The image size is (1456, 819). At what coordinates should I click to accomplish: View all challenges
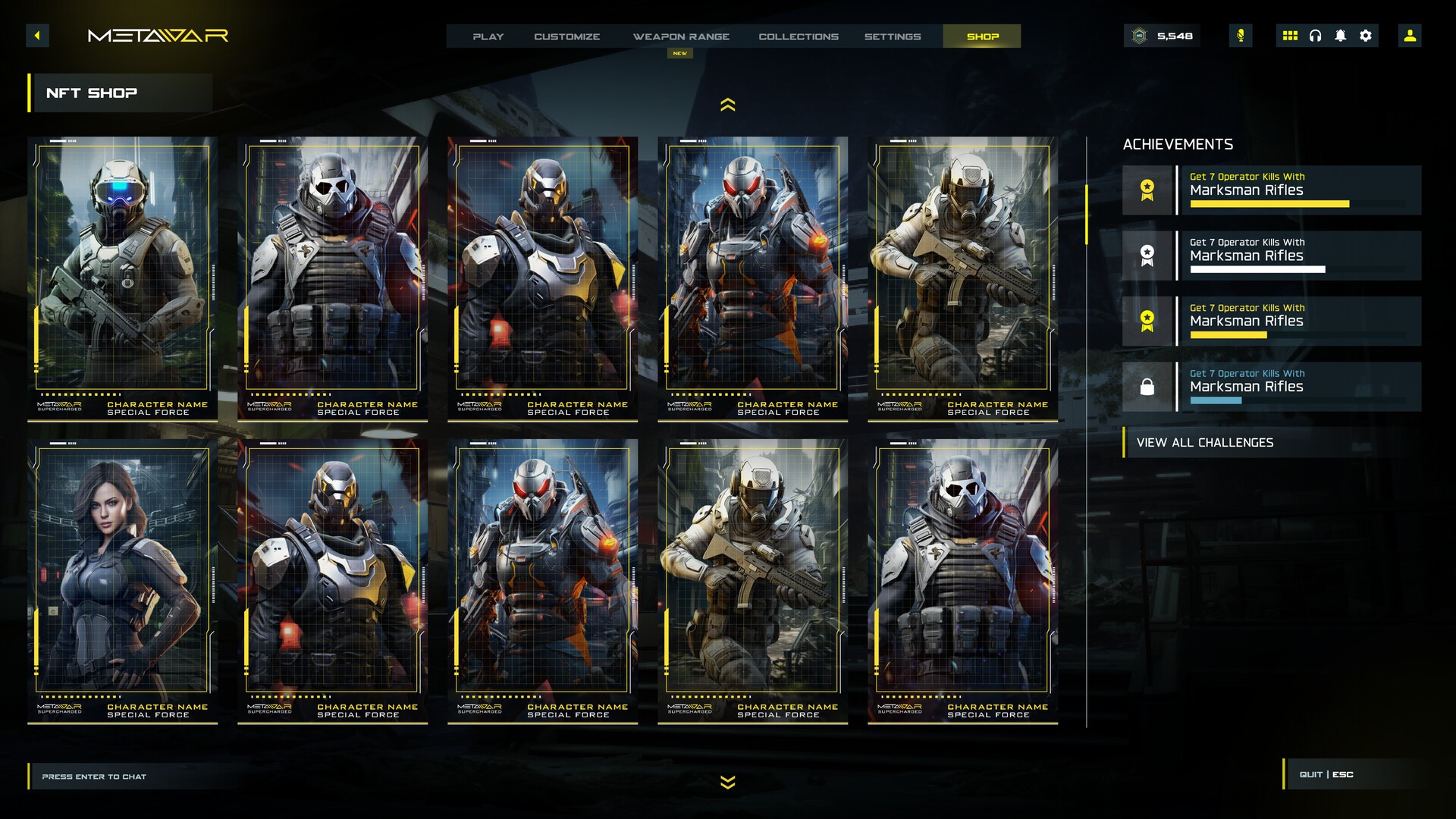click(1205, 443)
